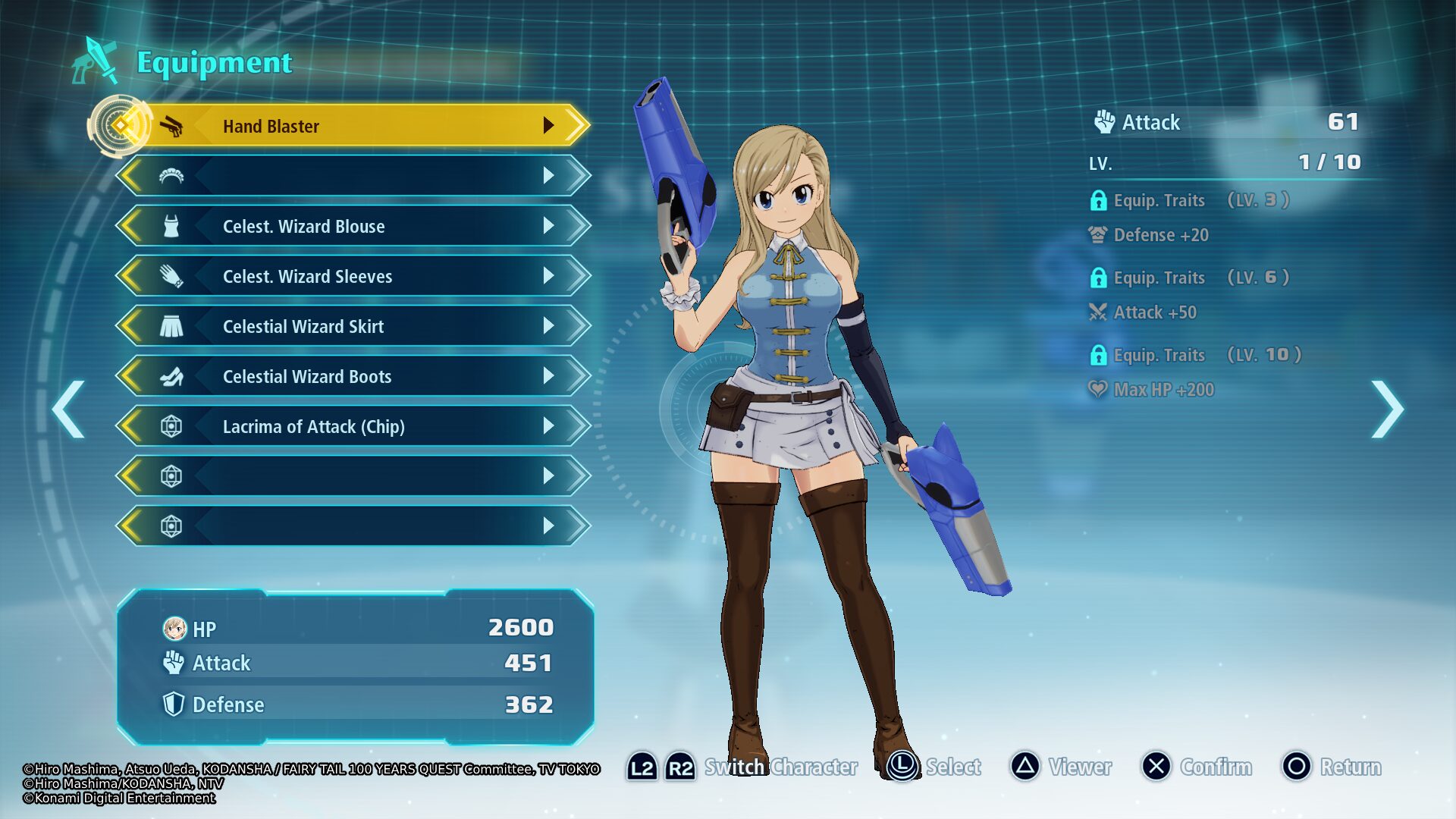
Task: Select the Hand Blaster weapon slot
Action: [353, 126]
